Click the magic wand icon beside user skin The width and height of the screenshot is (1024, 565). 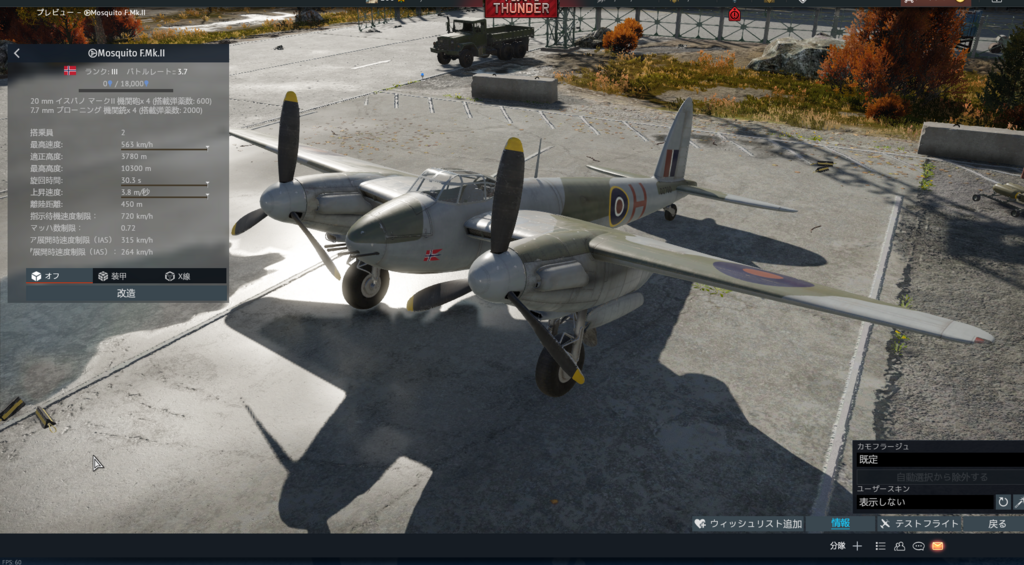pyautogui.click(x=1019, y=502)
